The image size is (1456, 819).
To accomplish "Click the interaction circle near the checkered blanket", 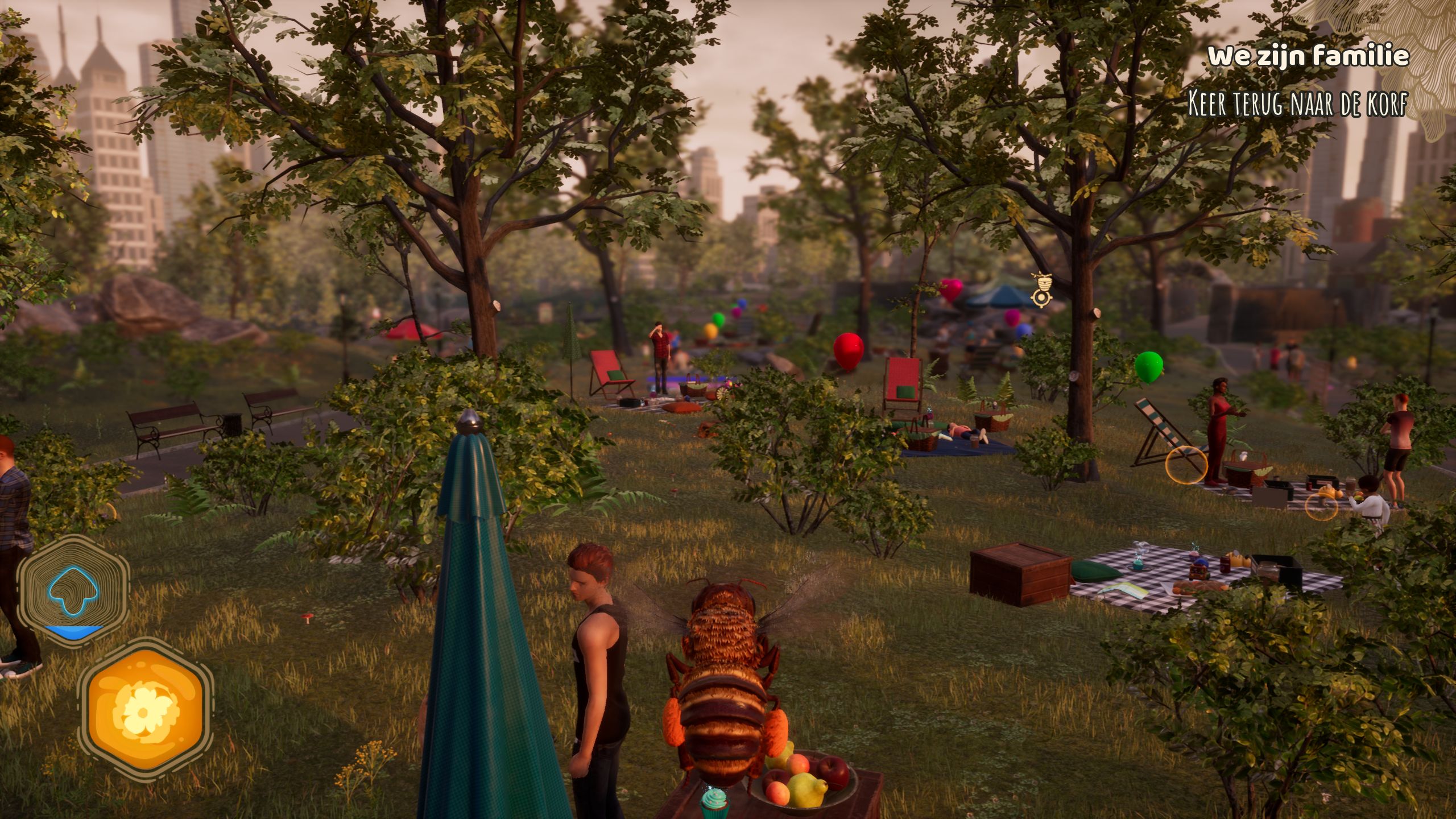I will pyautogui.click(x=1322, y=507).
